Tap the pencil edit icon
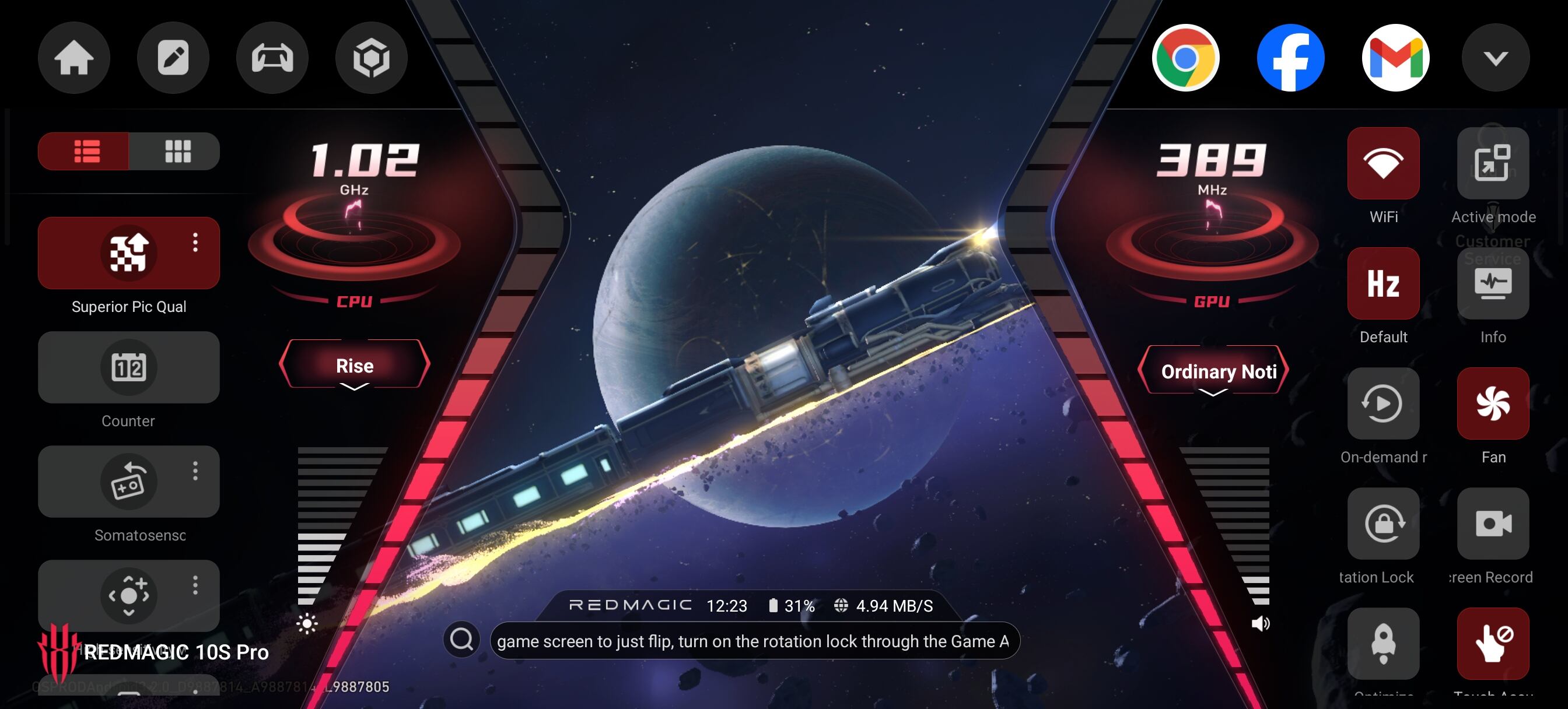Viewport: 1568px width, 709px height. 173,58
